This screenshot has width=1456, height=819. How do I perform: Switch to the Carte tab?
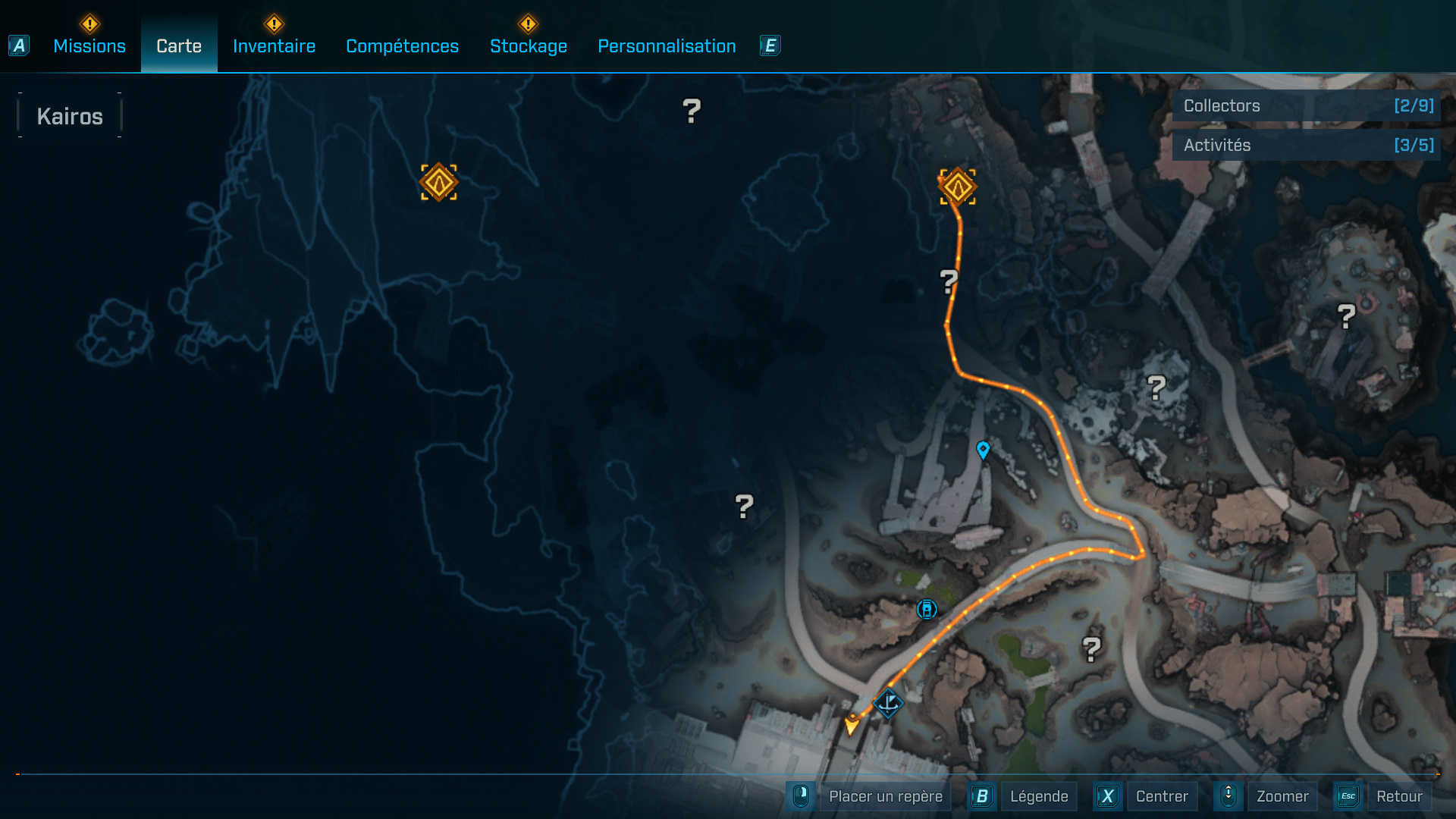(x=179, y=46)
